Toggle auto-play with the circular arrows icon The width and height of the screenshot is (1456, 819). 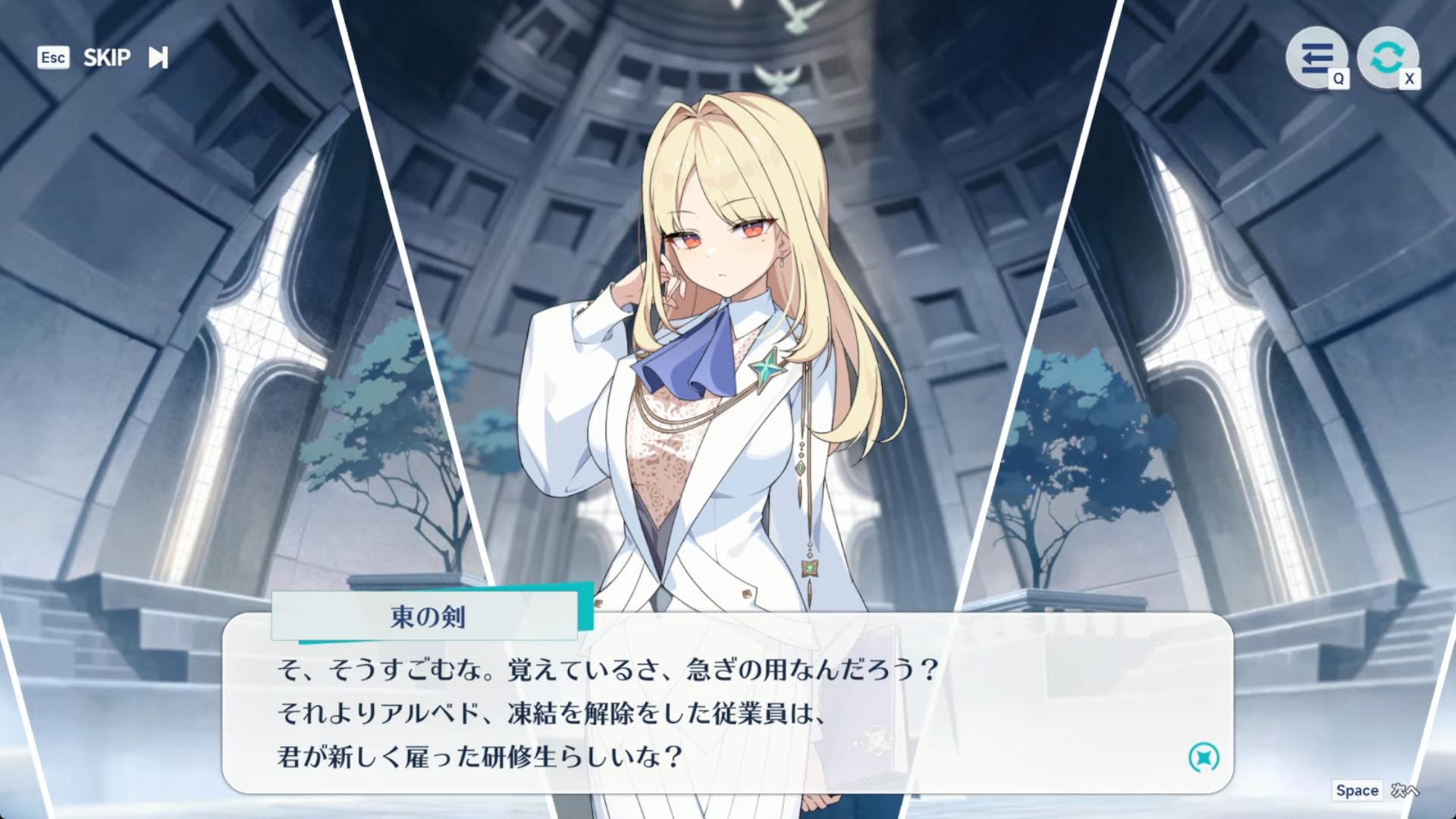(x=1387, y=58)
